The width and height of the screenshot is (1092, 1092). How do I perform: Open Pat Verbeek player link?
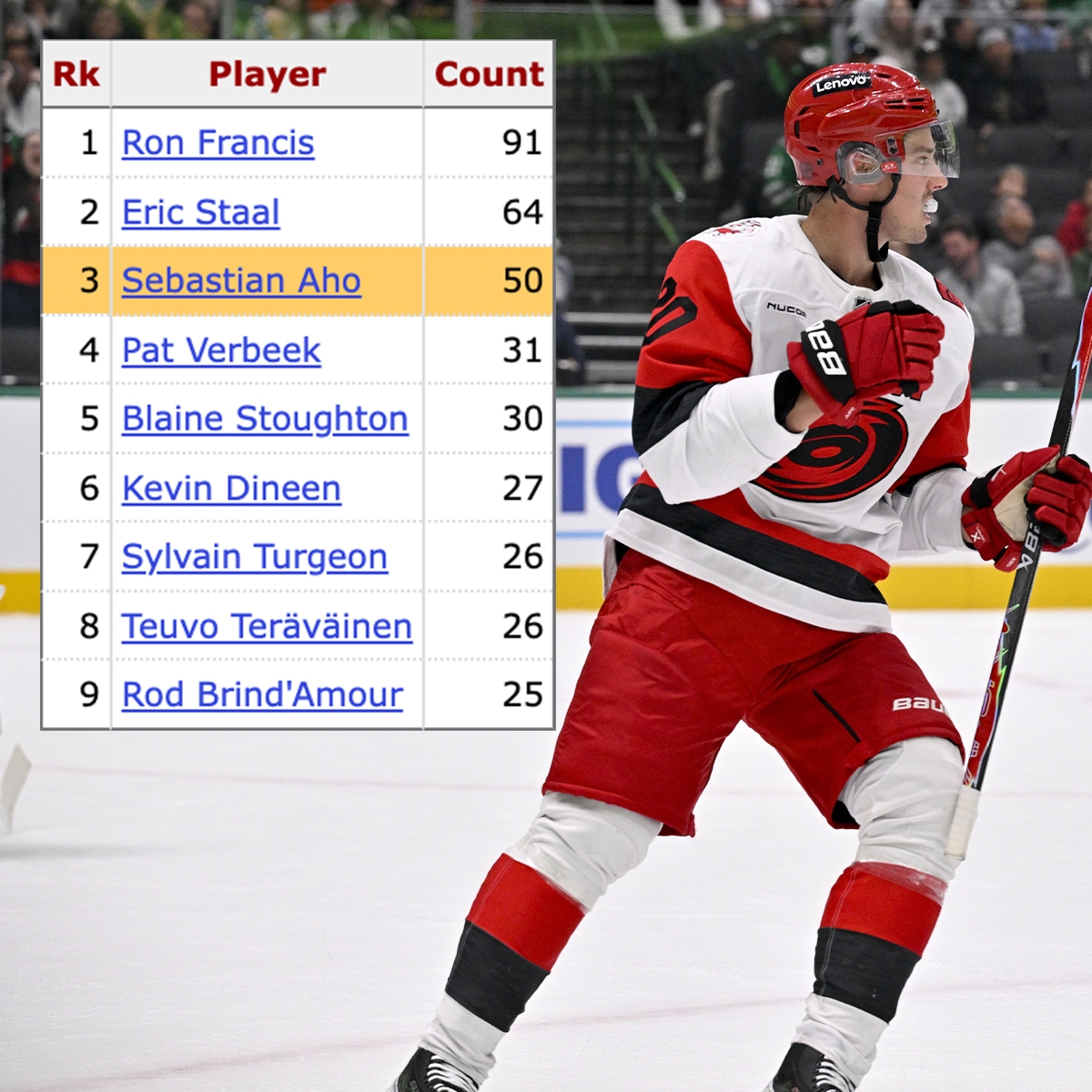point(221,350)
